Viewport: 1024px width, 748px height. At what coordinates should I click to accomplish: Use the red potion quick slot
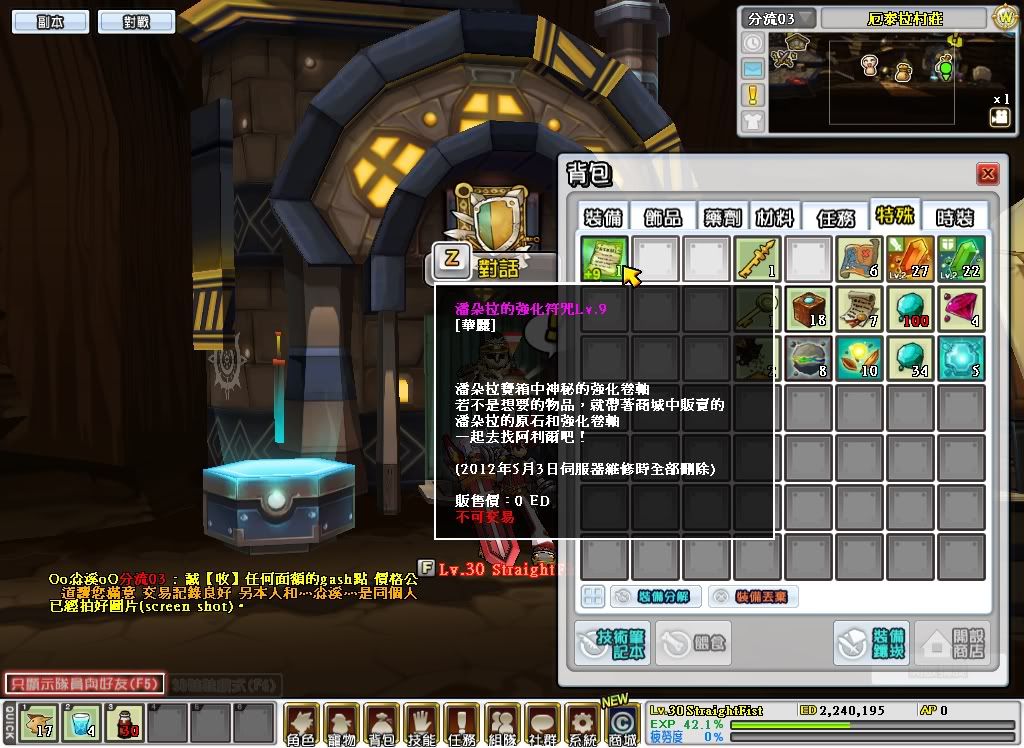pos(124,723)
